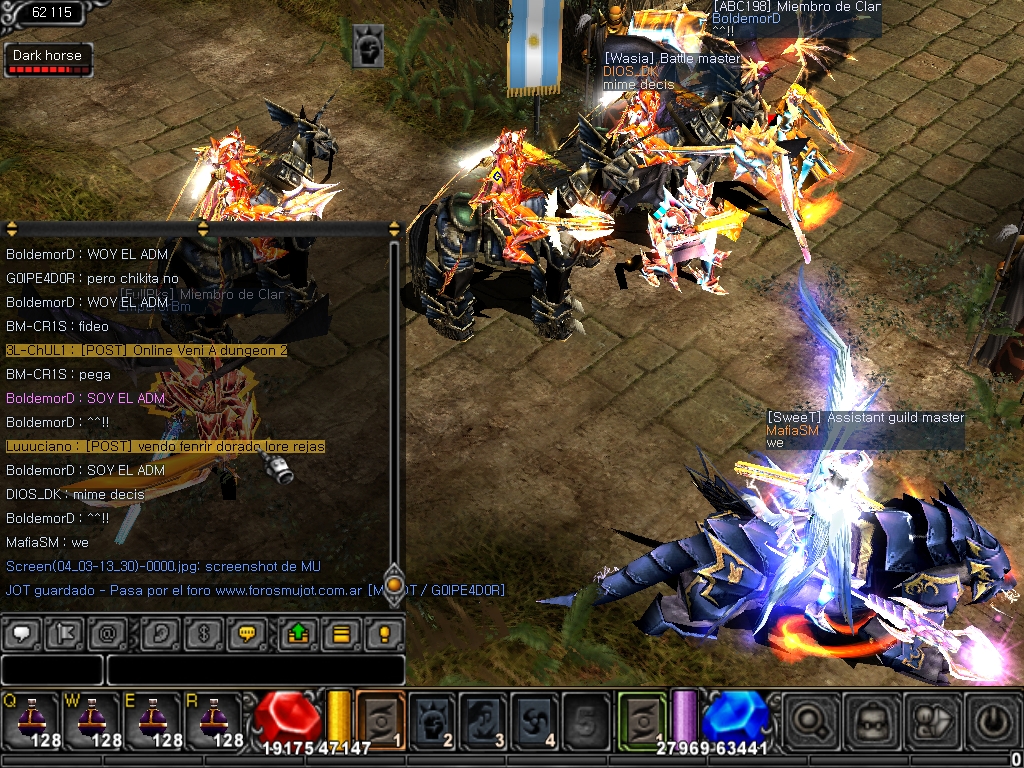Image resolution: width=1024 pixels, height=768 pixels.
Task: Click the wide chat message input box
Action: pyautogui.click(x=255, y=669)
